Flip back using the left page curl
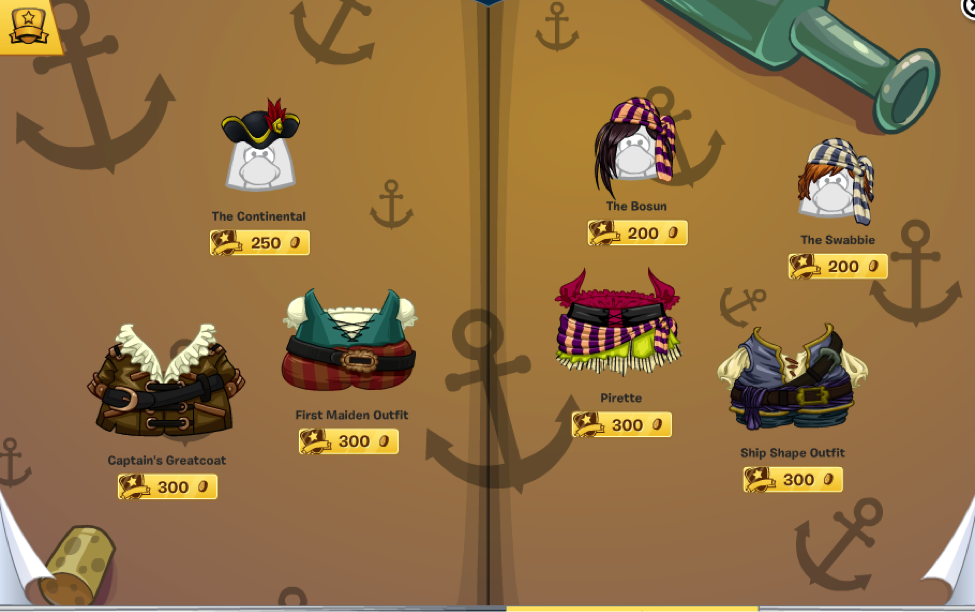The height and width of the screenshot is (612, 975). coord(20,560)
